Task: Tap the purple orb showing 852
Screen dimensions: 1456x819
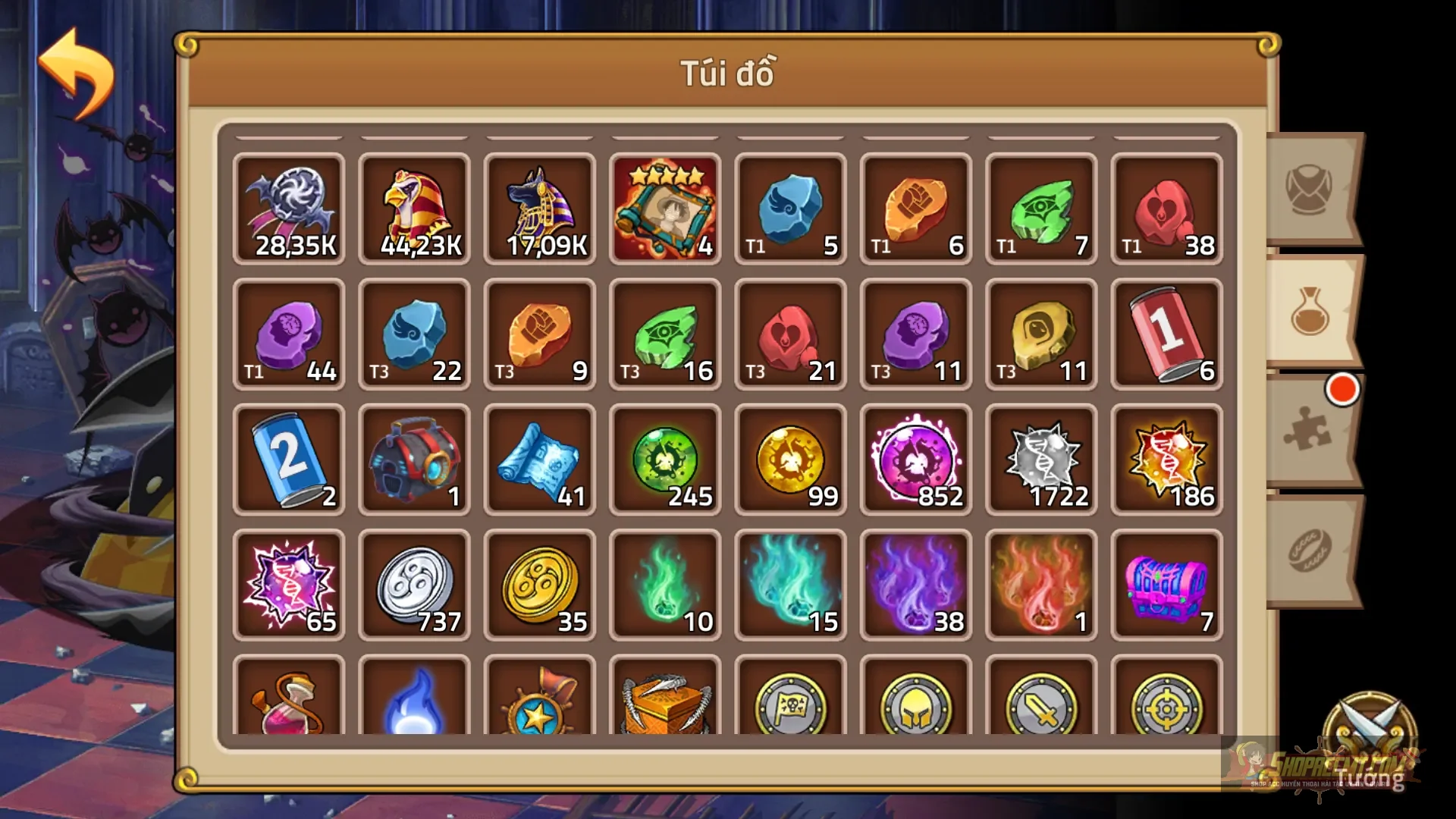Action: coord(915,459)
